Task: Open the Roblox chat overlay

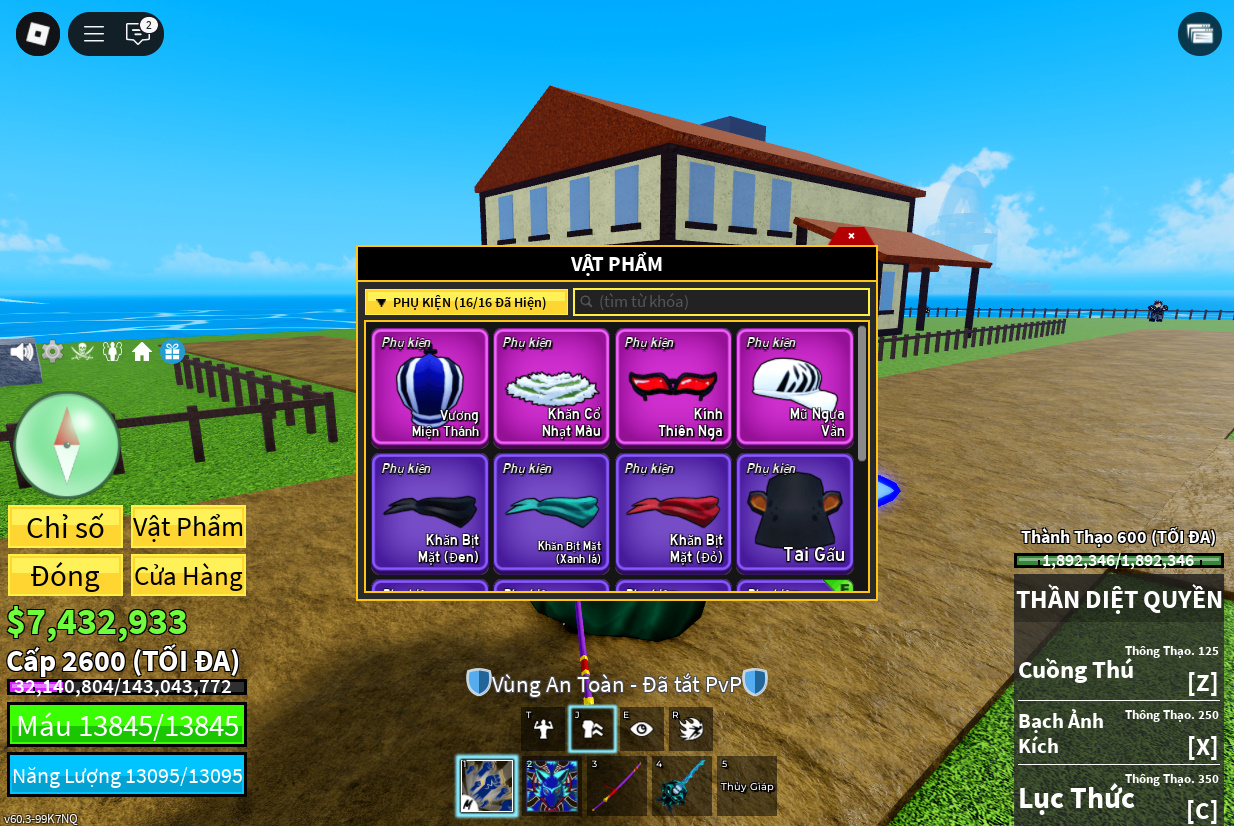Action: coord(138,34)
